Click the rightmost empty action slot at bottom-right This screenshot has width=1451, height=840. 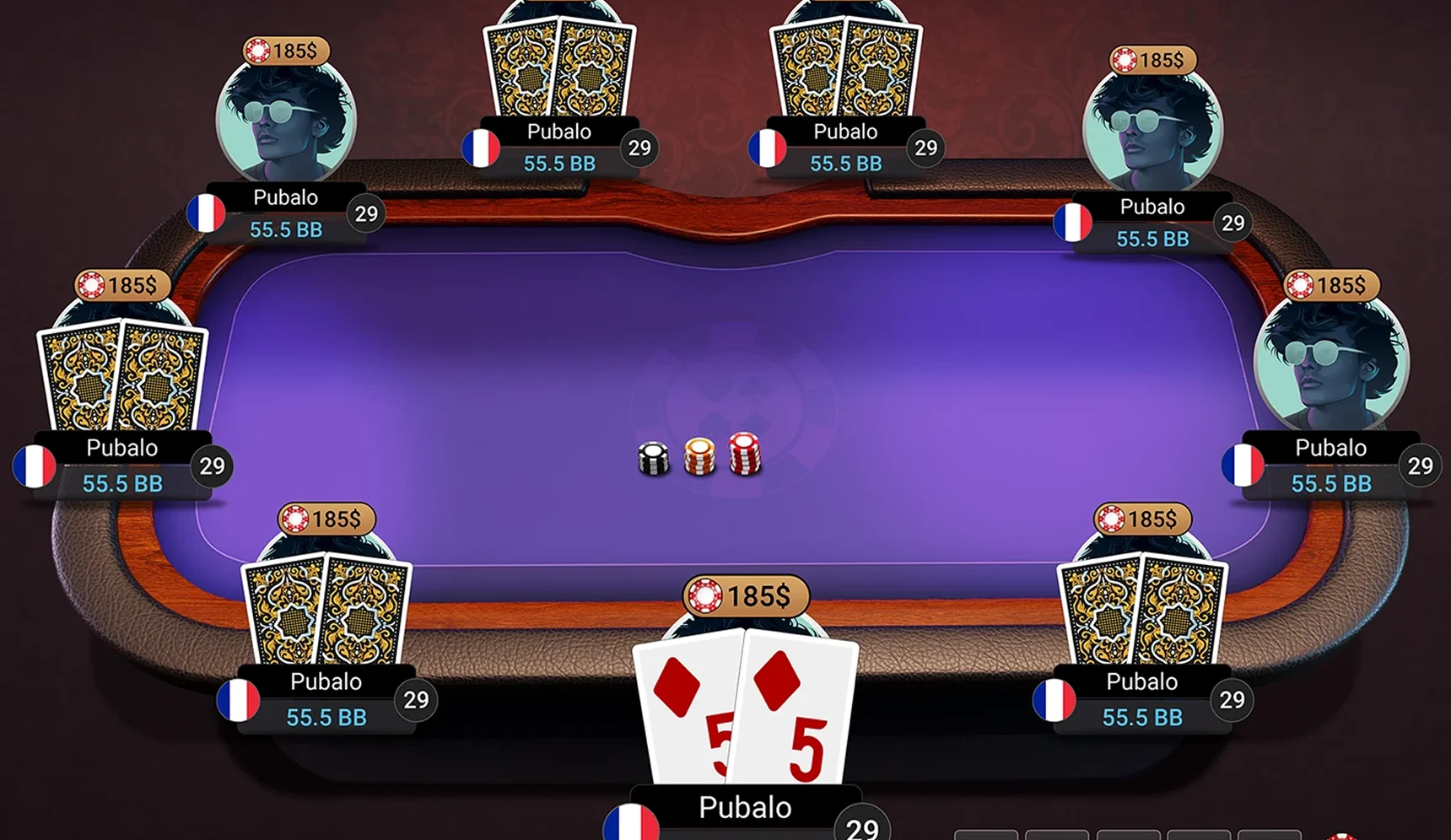1270,835
